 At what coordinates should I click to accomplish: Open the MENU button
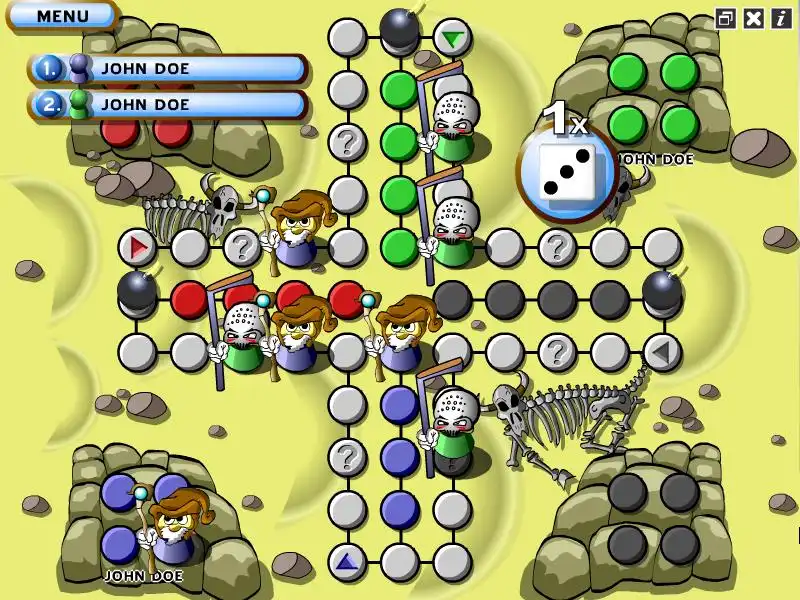pyautogui.click(x=62, y=16)
